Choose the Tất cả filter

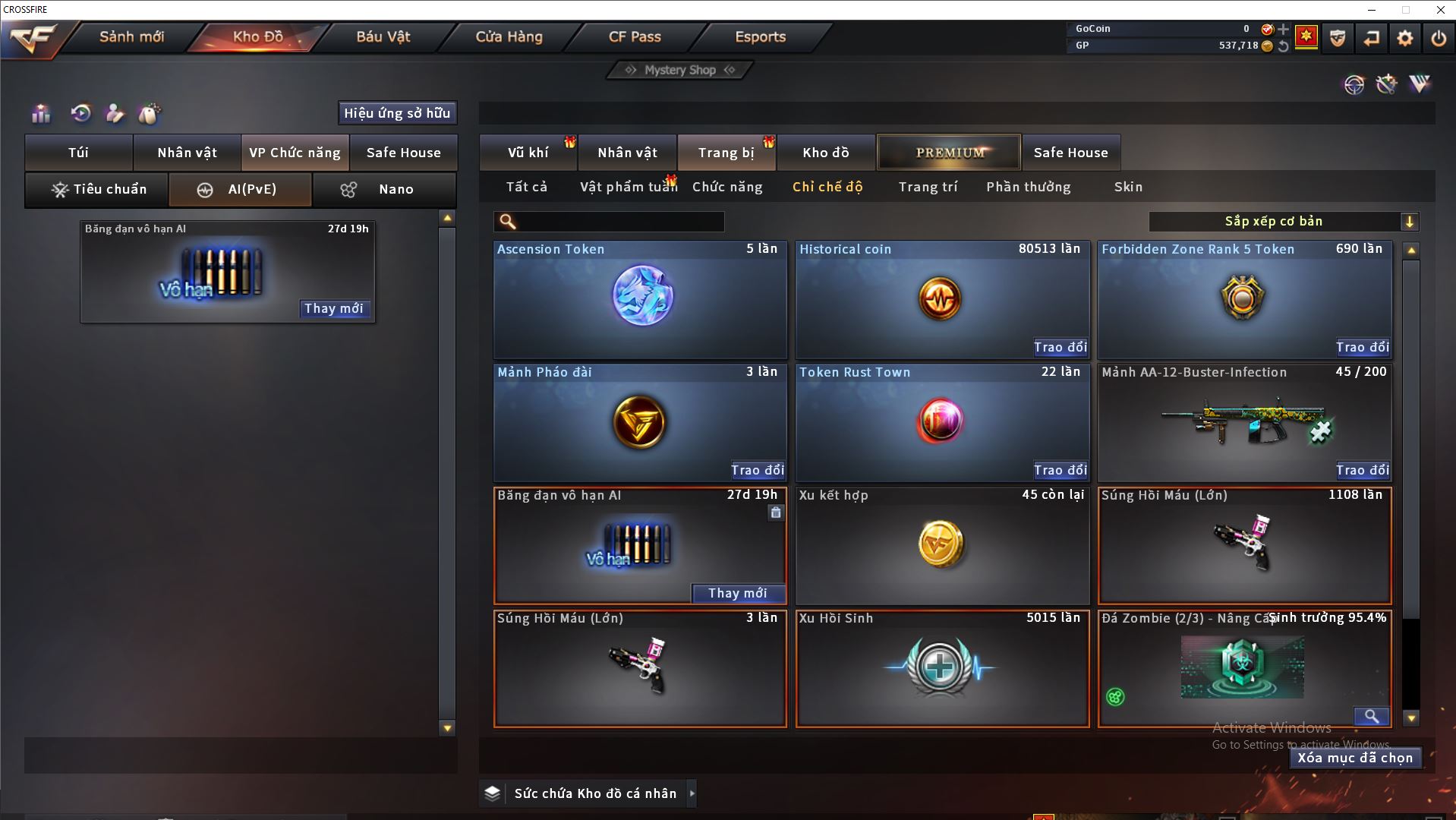[x=526, y=187]
